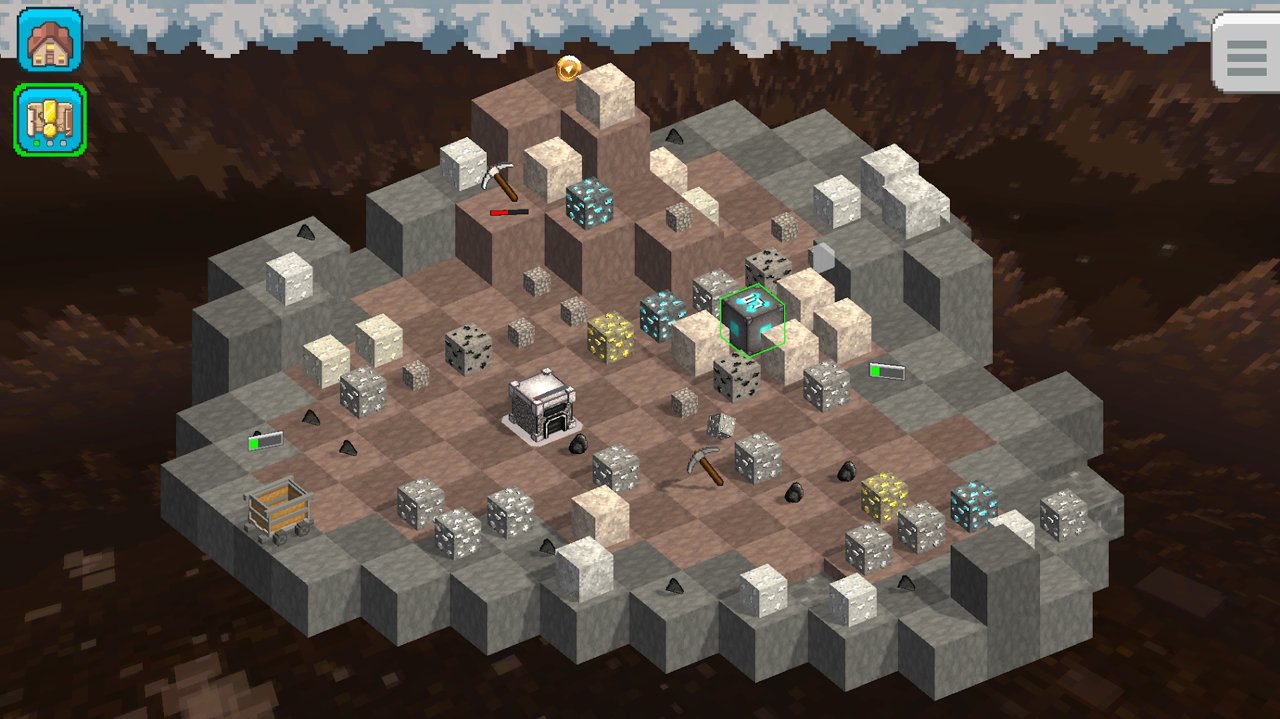Open the home house button
The height and width of the screenshot is (719, 1280).
(49, 40)
